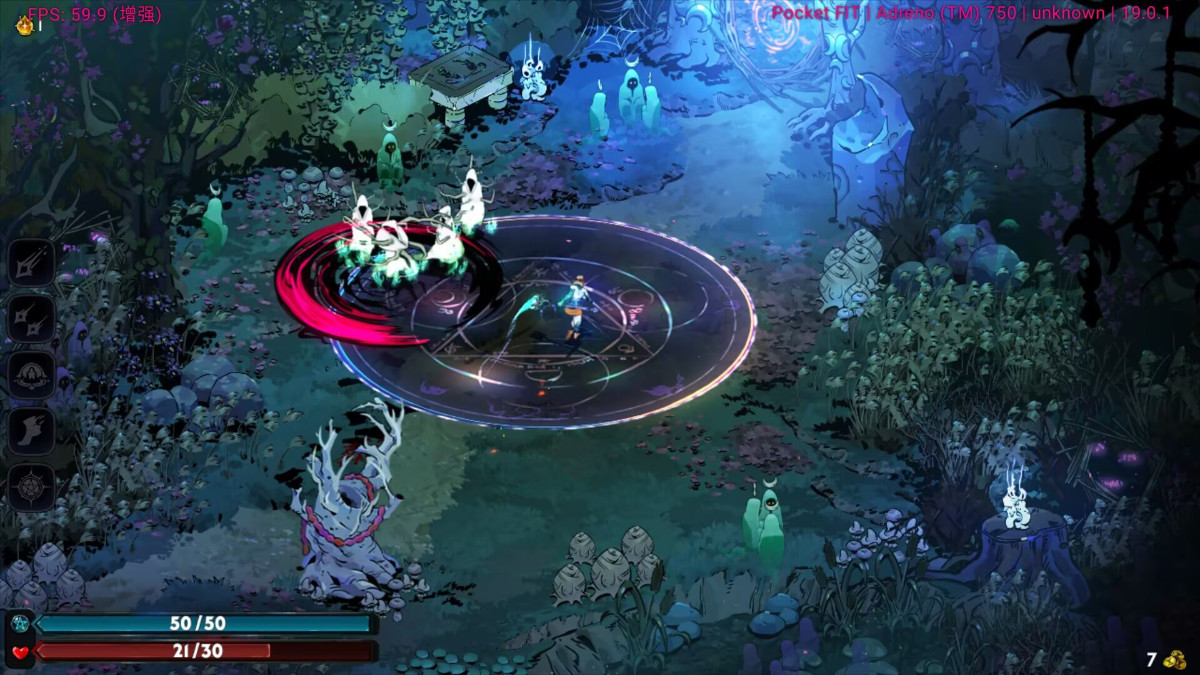The height and width of the screenshot is (675, 1200).
Task: Select the Special twin-blades slot icon
Action: coord(31,318)
